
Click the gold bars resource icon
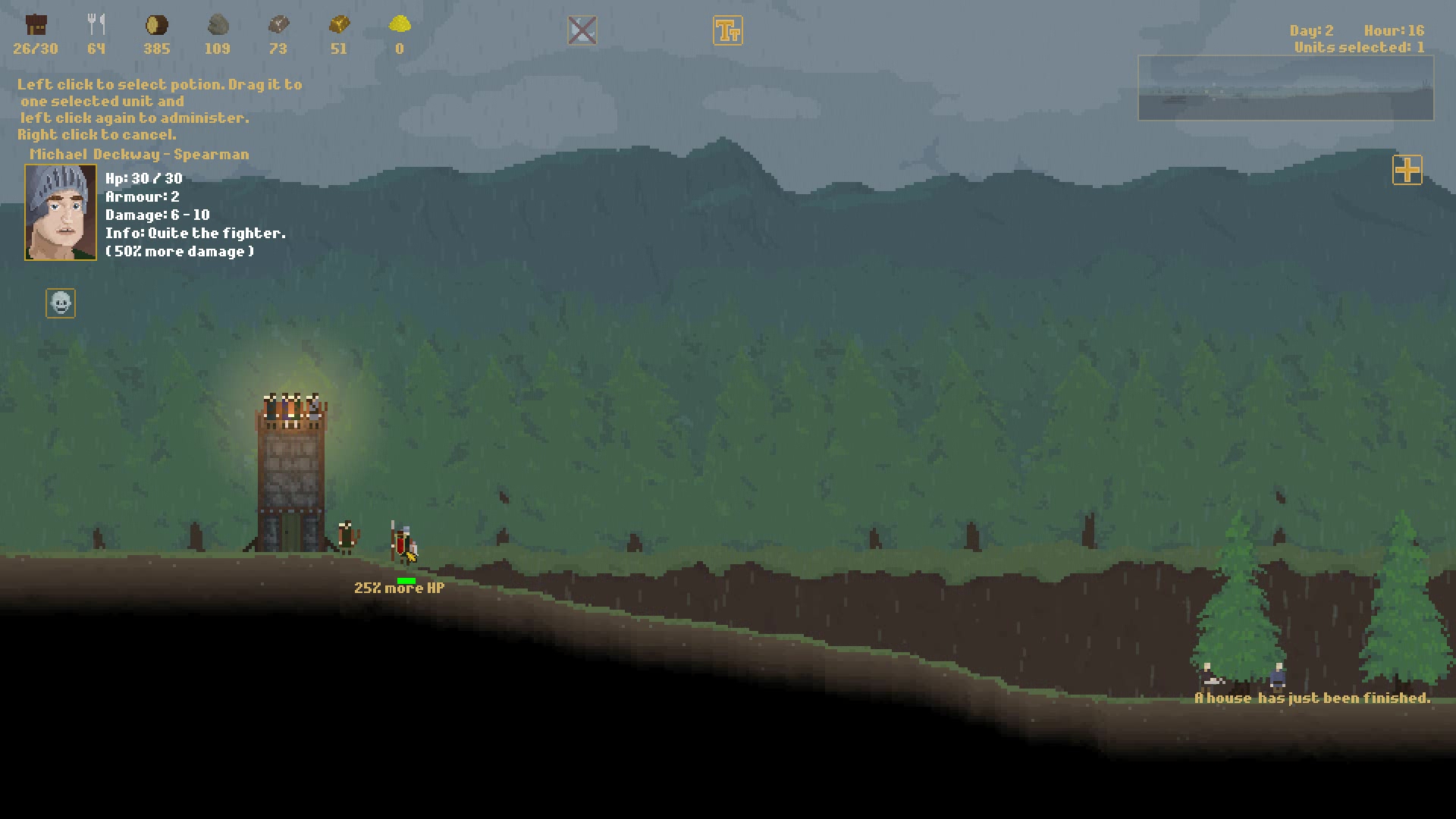(339, 24)
